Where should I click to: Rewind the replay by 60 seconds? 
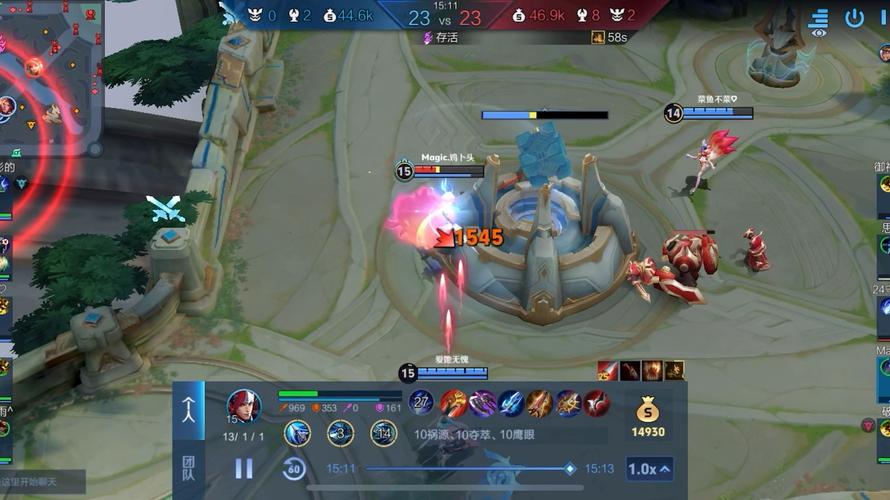coord(293,468)
